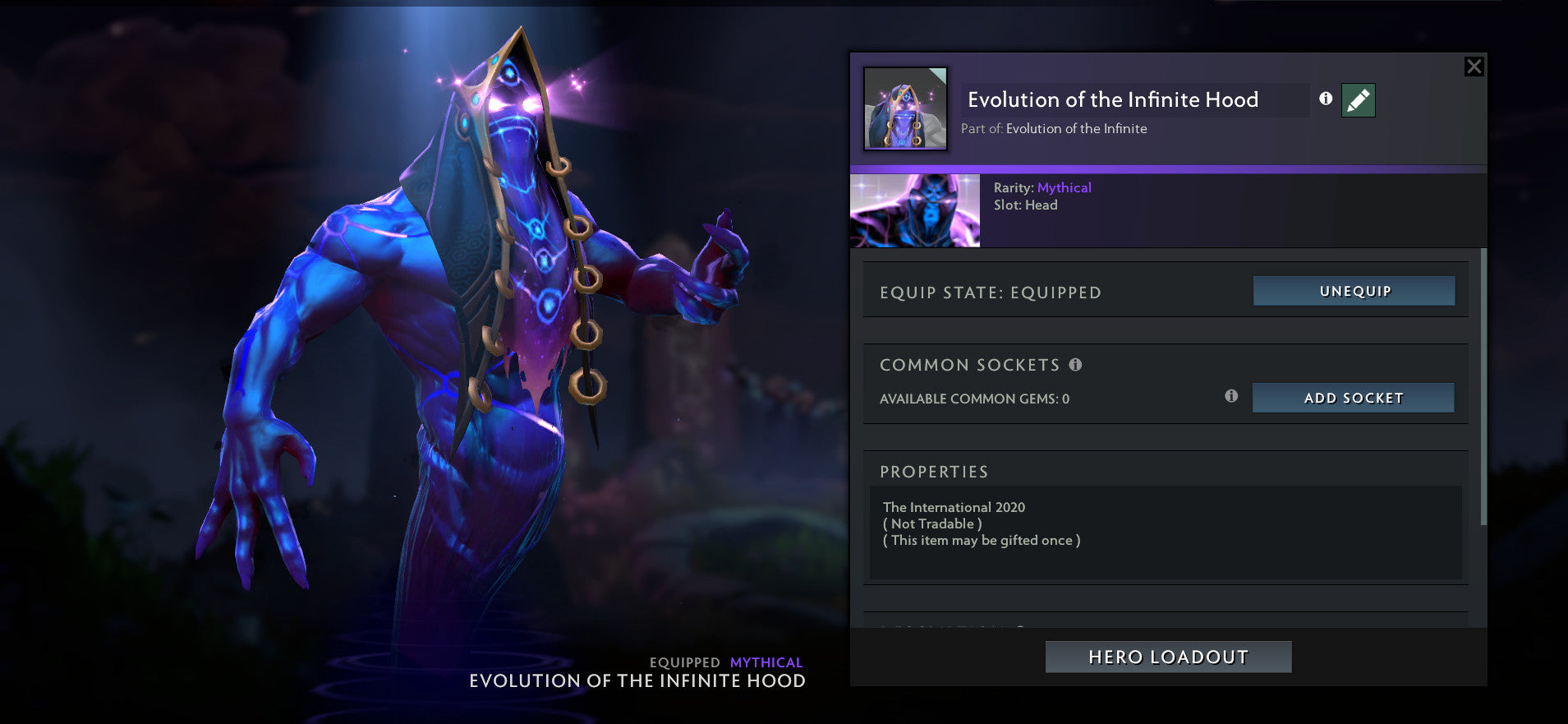Click the Equipped state indicator
This screenshot has height=724, width=1568.
(989, 292)
